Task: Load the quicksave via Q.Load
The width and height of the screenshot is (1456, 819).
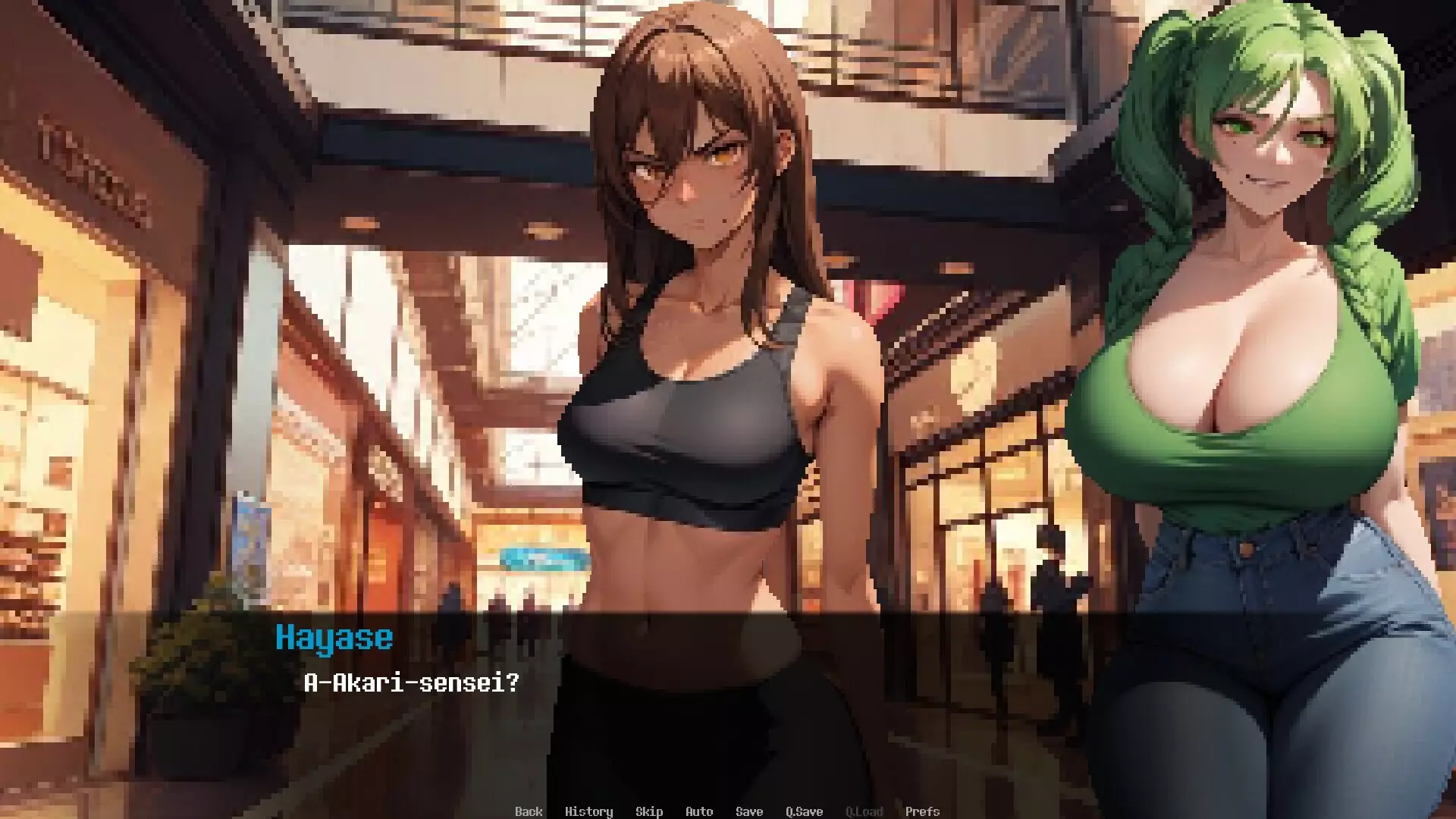Action: tap(864, 811)
